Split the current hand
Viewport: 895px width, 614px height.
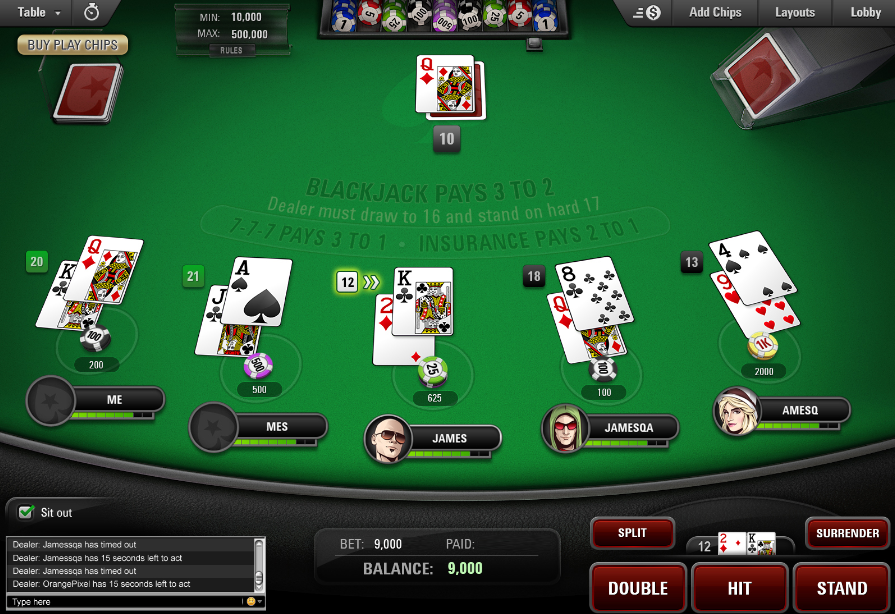coord(632,533)
